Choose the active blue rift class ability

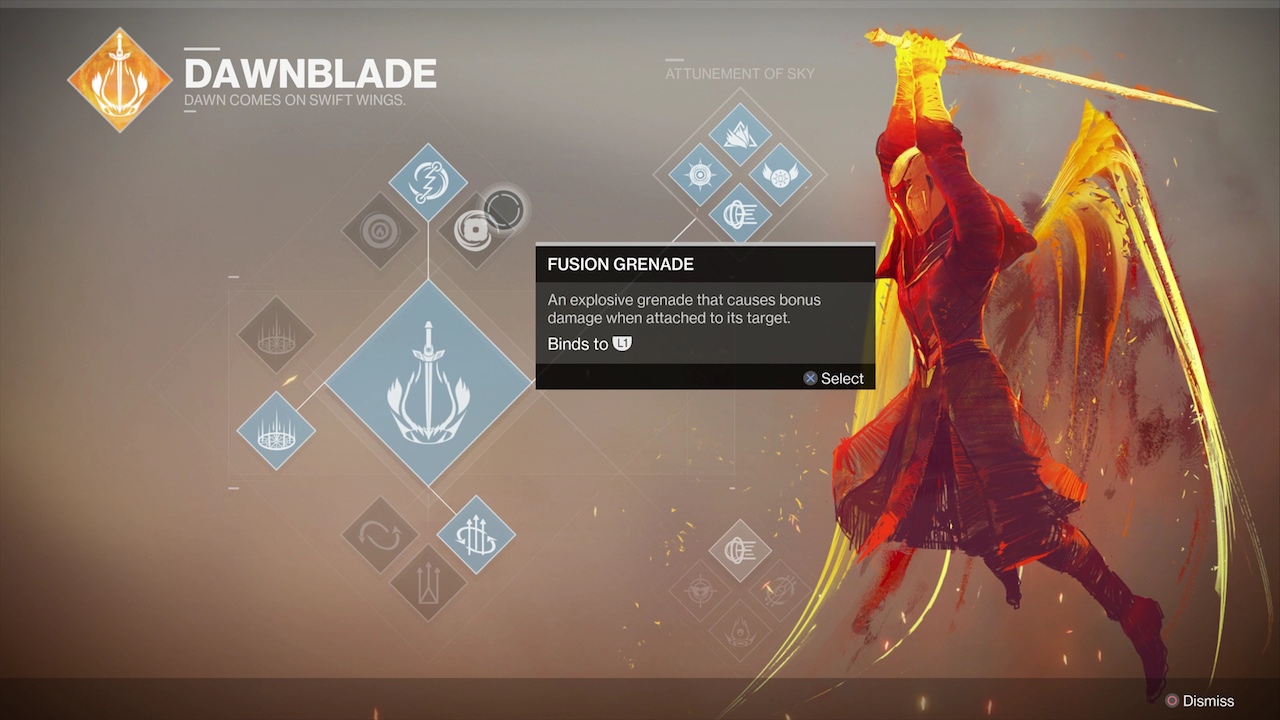[276, 431]
